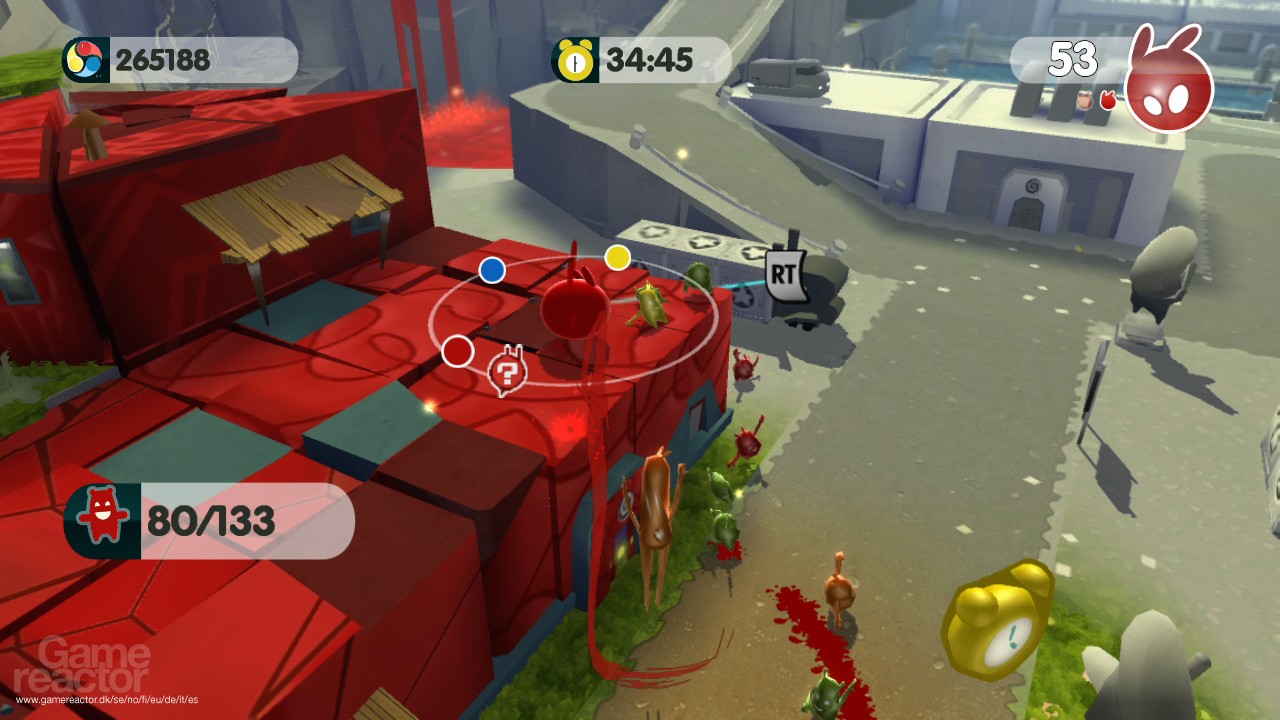Select the red paint dot on the ring
Screen dimensions: 1280x720
(458, 351)
